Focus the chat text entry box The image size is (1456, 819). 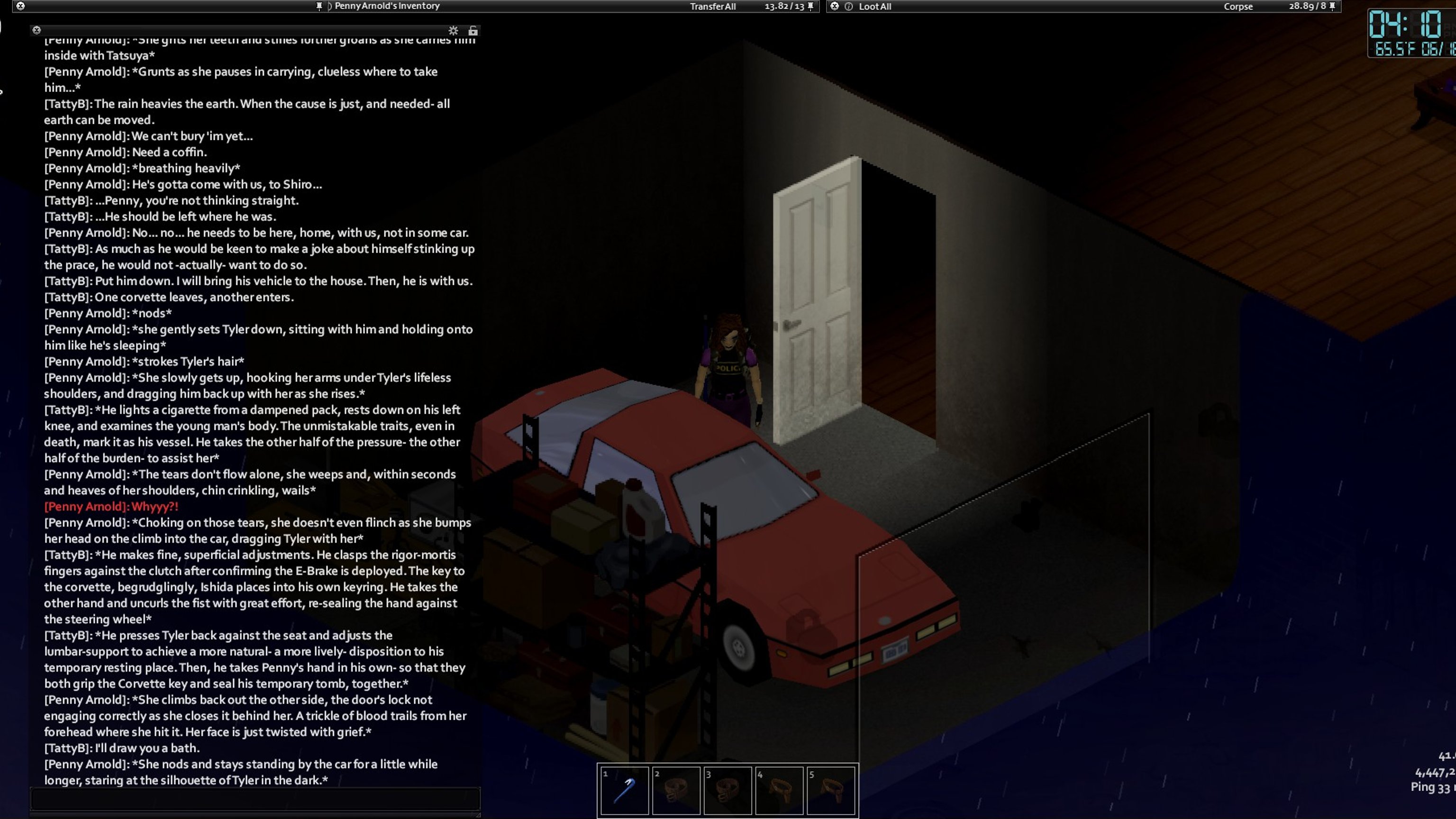coord(255,799)
